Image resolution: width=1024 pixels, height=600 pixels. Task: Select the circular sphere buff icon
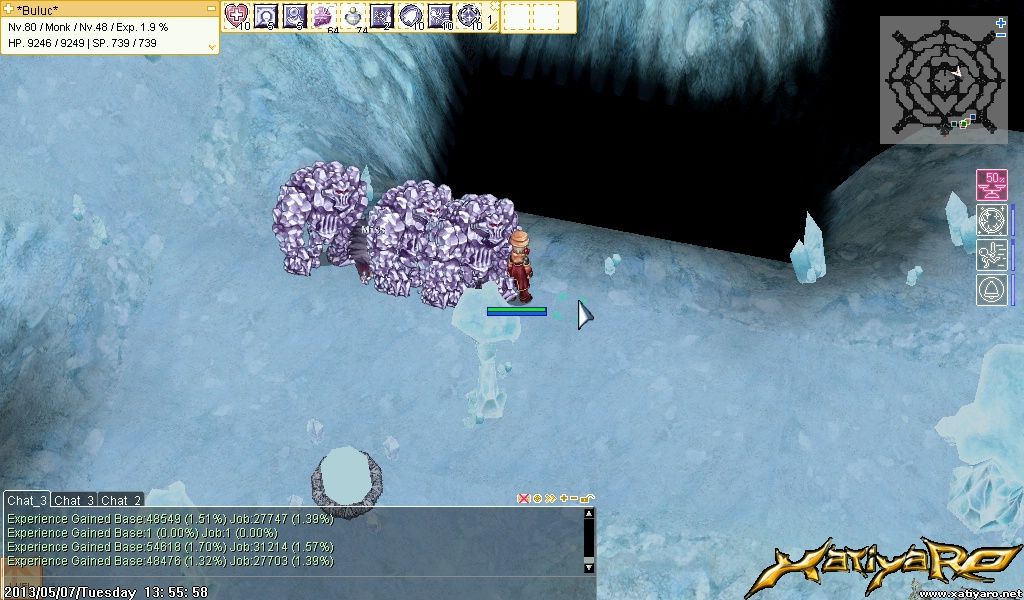[x=991, y=220]
